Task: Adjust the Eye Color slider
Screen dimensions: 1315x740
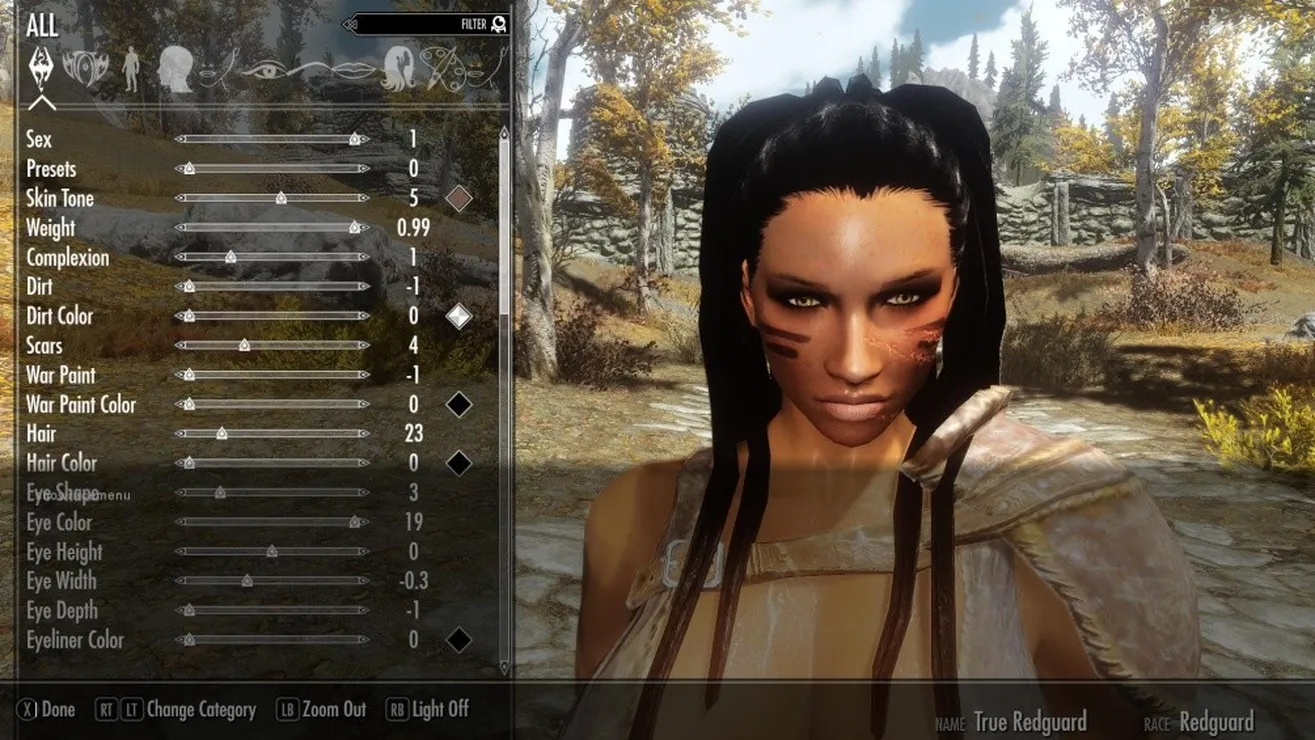Action: coord(354,522)
